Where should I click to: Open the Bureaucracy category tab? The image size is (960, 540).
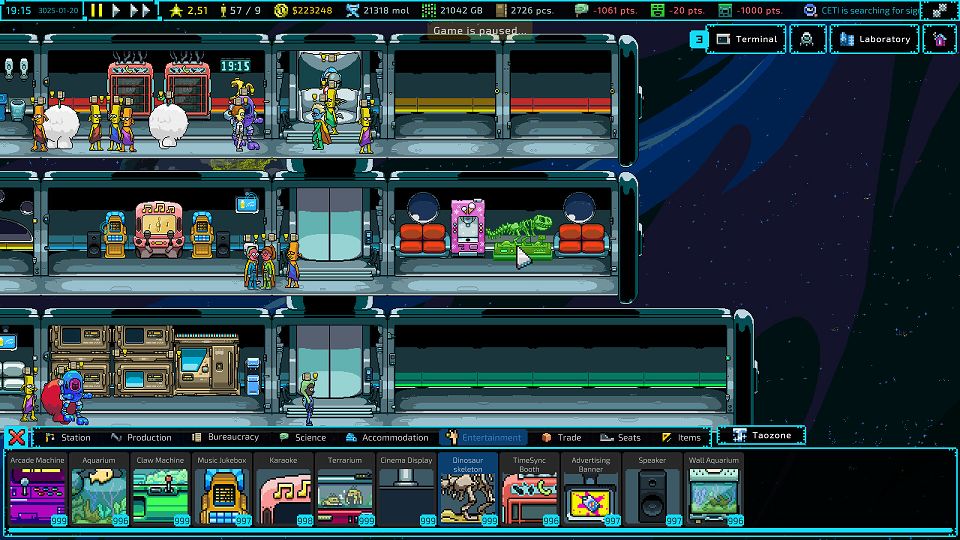(x=226, y=437)
